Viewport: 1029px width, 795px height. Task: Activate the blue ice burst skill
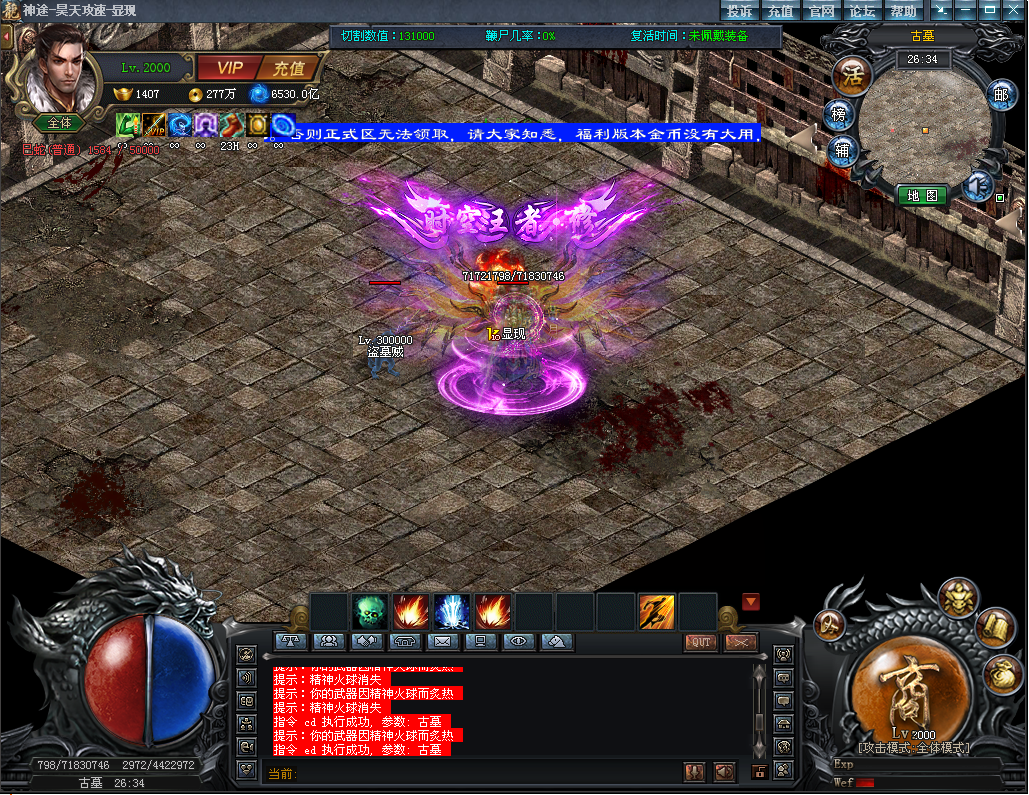point(452,611)
